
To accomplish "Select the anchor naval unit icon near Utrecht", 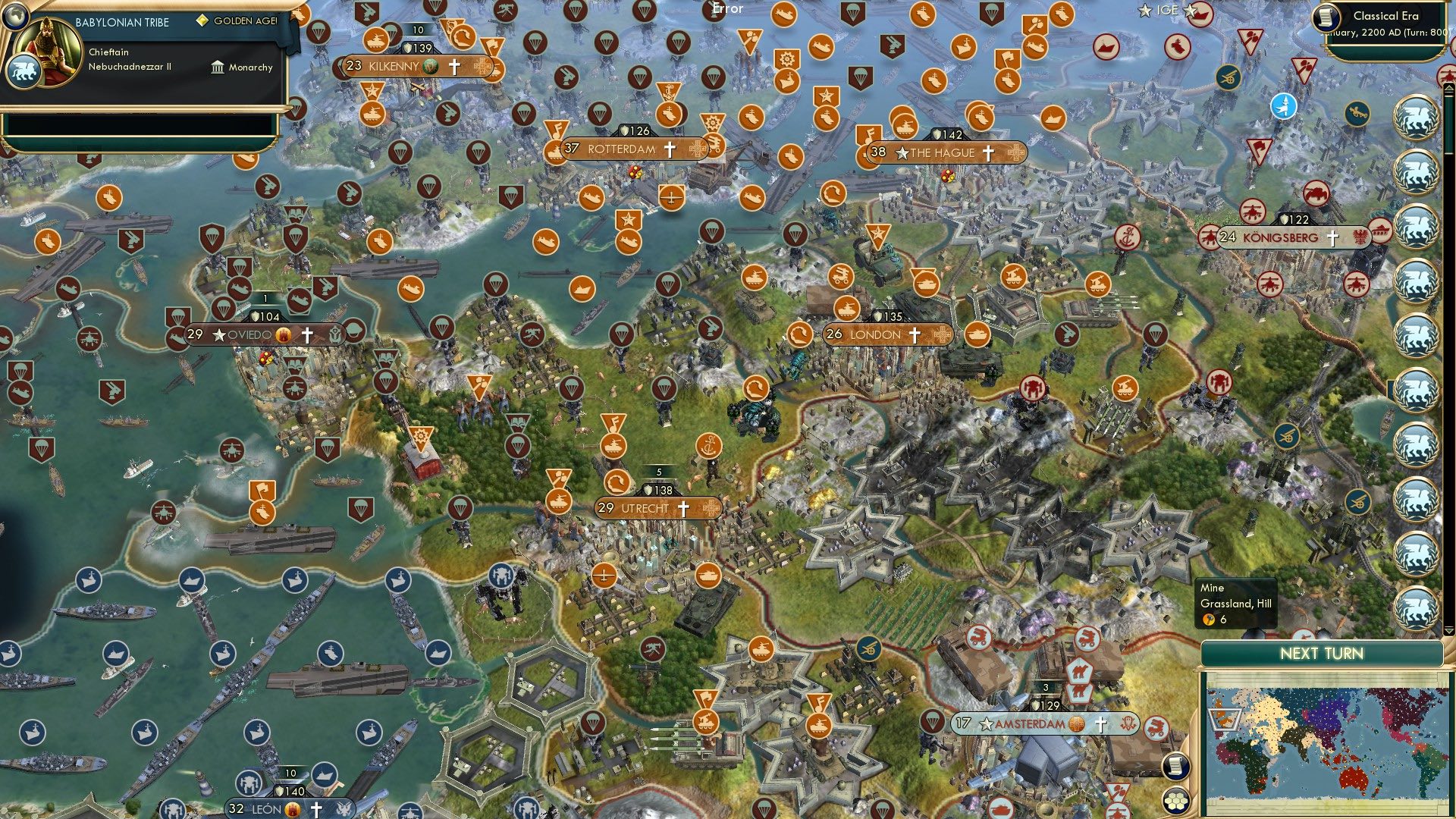I will tap(708, 446).
